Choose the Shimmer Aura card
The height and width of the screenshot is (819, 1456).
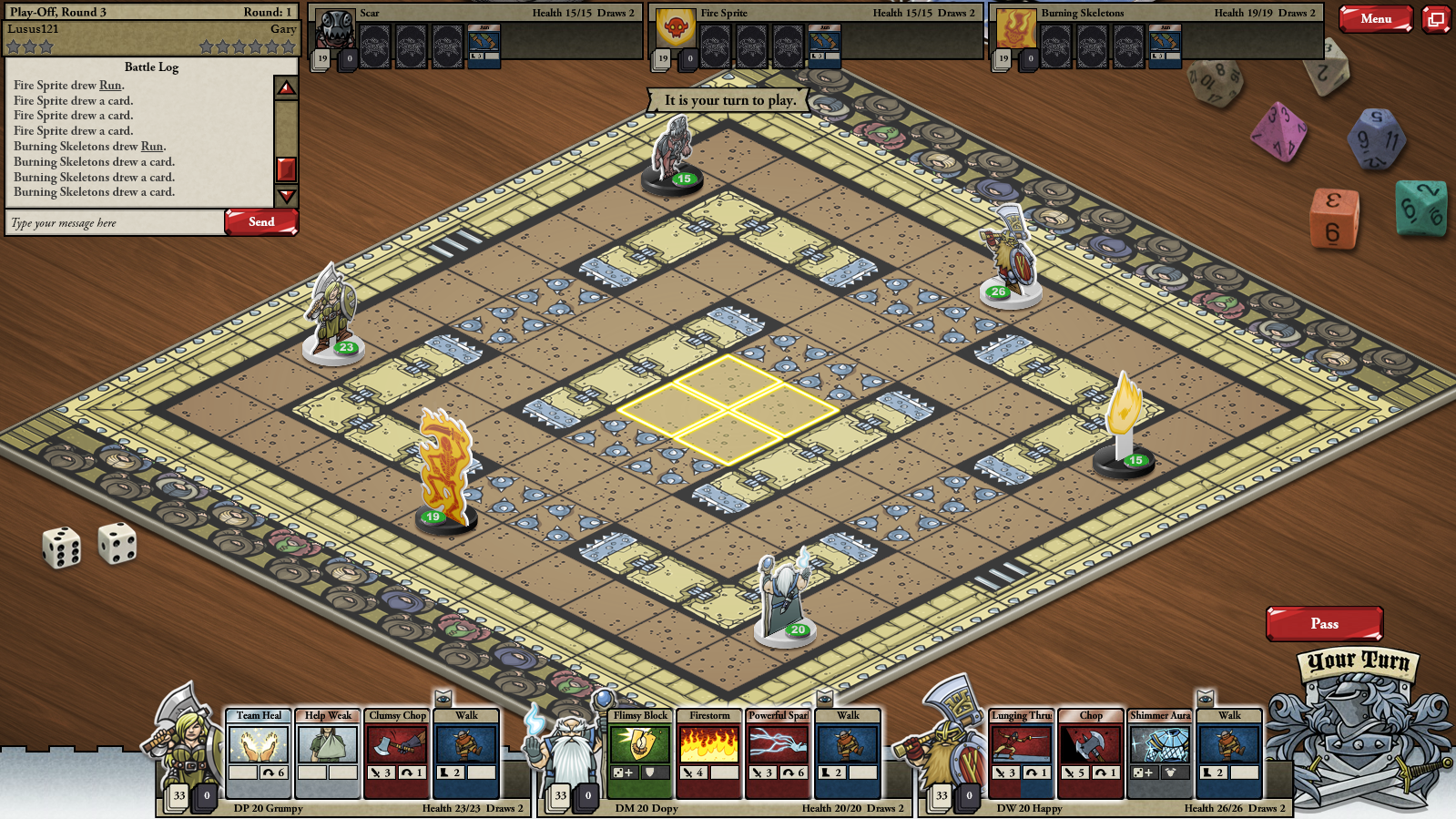[1160, 752]
